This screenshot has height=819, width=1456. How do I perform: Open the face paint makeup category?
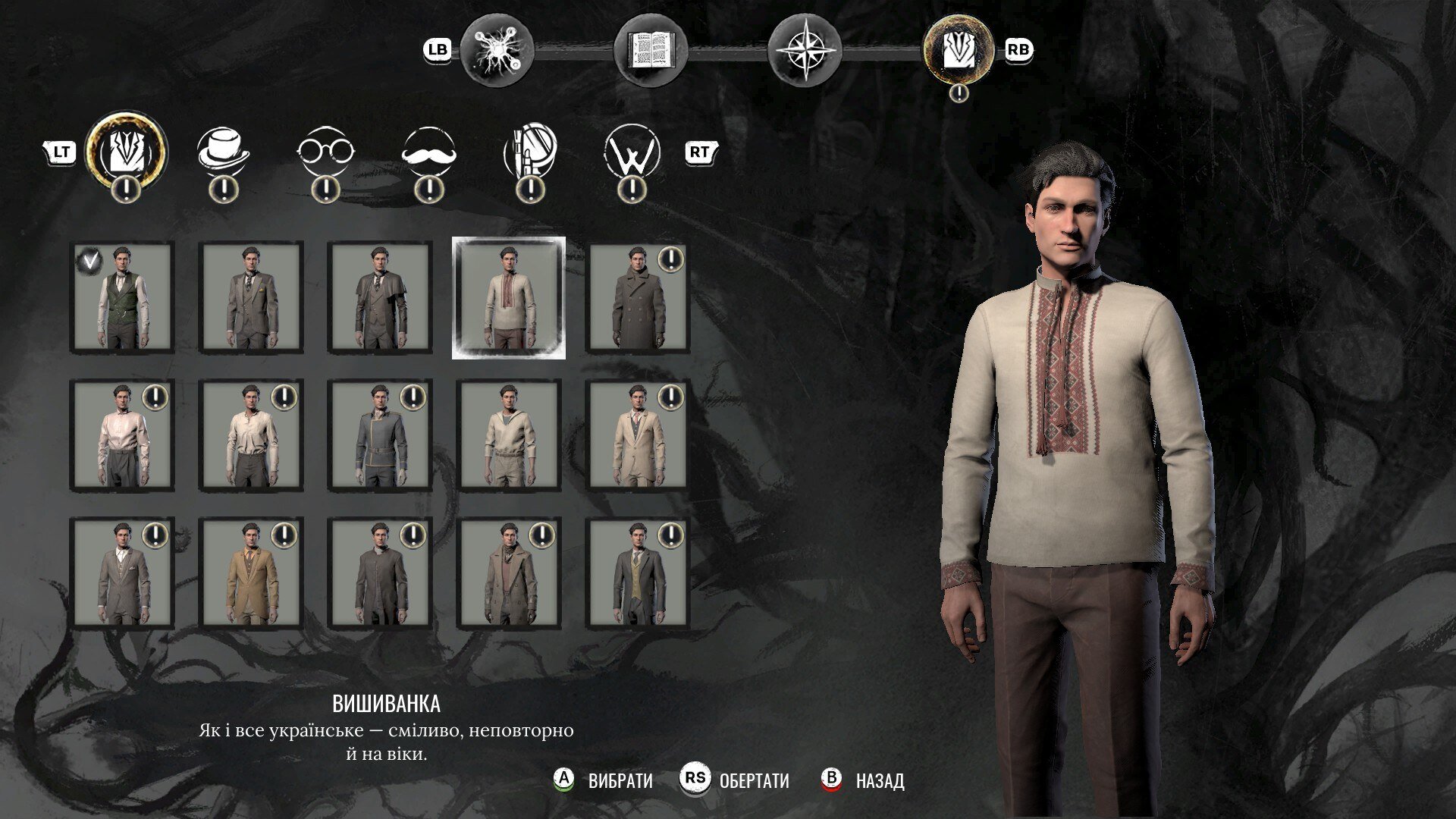pyautogui.click(x=530, y=151)
